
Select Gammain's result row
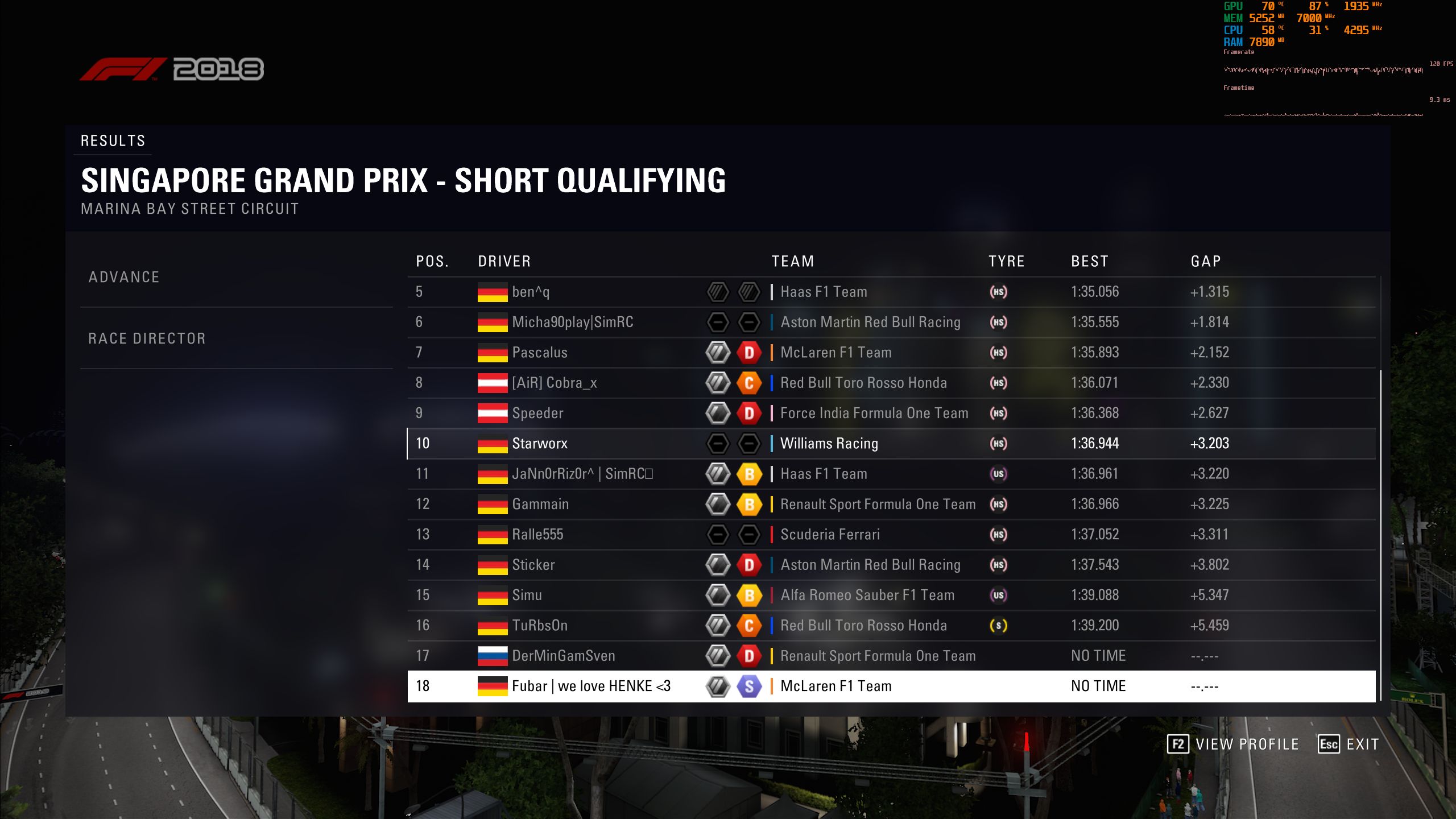pos(891,504)
